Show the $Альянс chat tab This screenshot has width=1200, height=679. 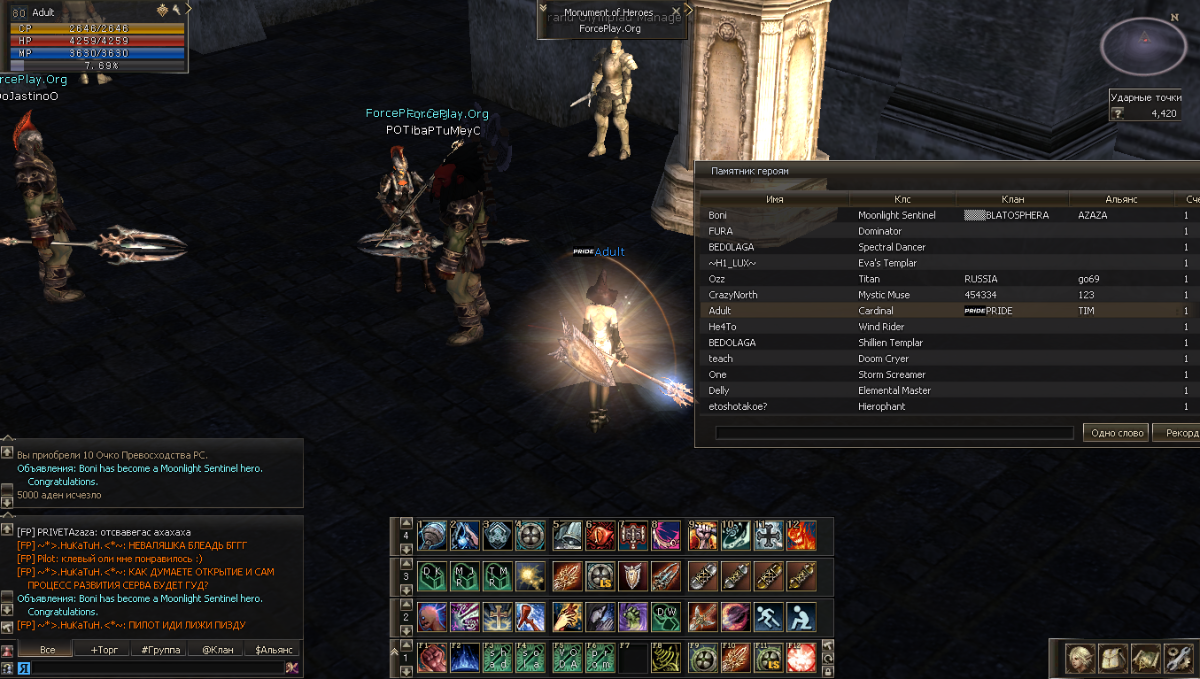click(x=273, y=650)
